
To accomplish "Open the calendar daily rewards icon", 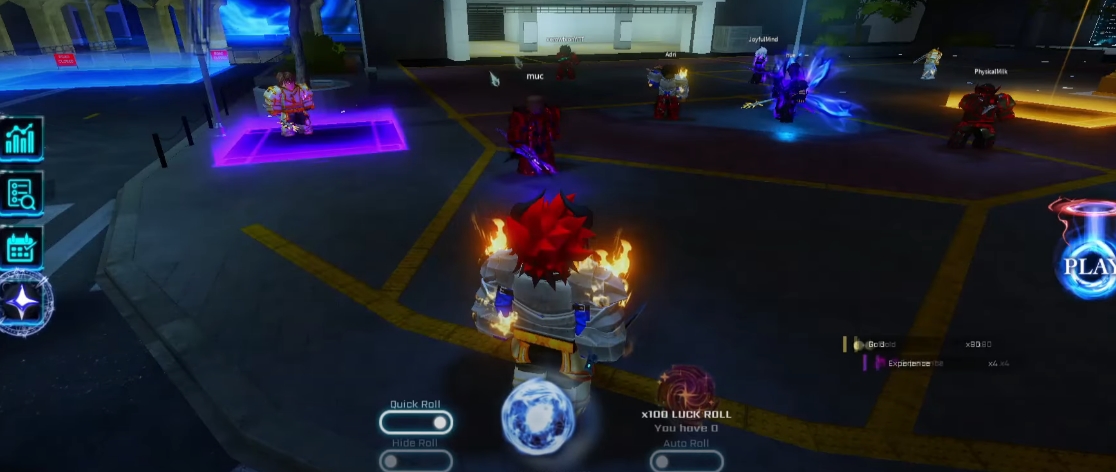I will 21,246.
